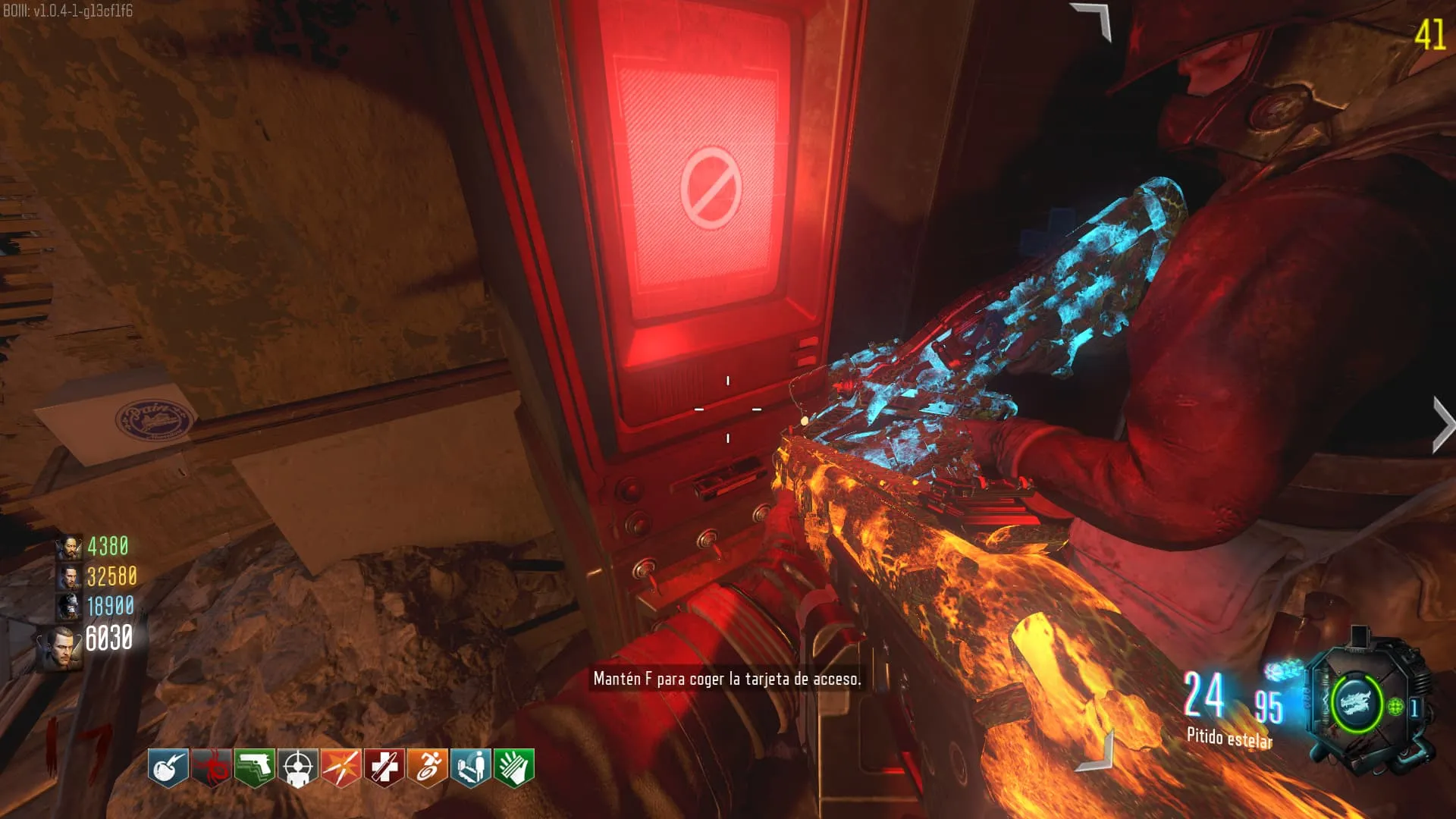This screenshot has height=819, width=1456.
Task: Select the blue tactical equipment icon above the ammo
Action: (1282, 670)
